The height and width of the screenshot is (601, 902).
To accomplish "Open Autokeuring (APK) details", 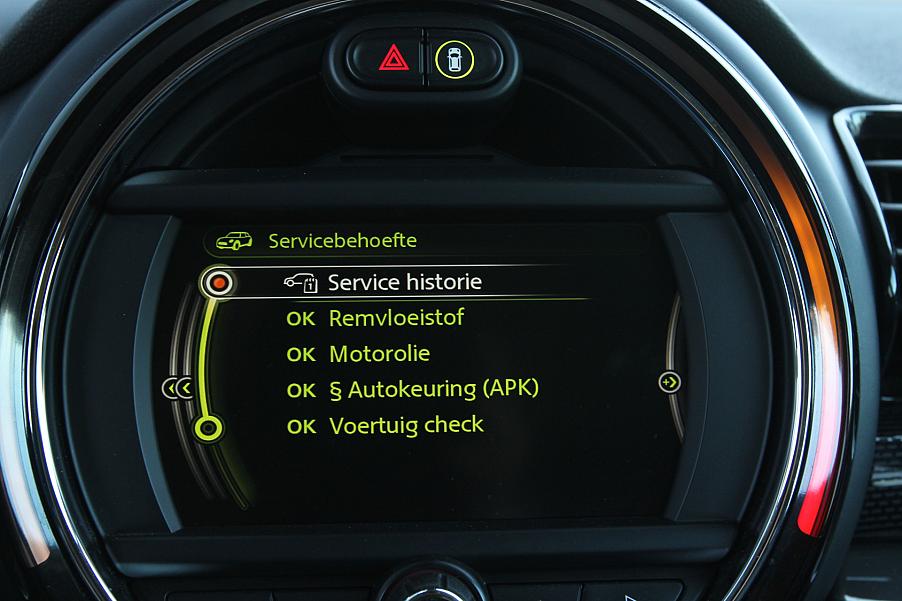I will 433,389.
